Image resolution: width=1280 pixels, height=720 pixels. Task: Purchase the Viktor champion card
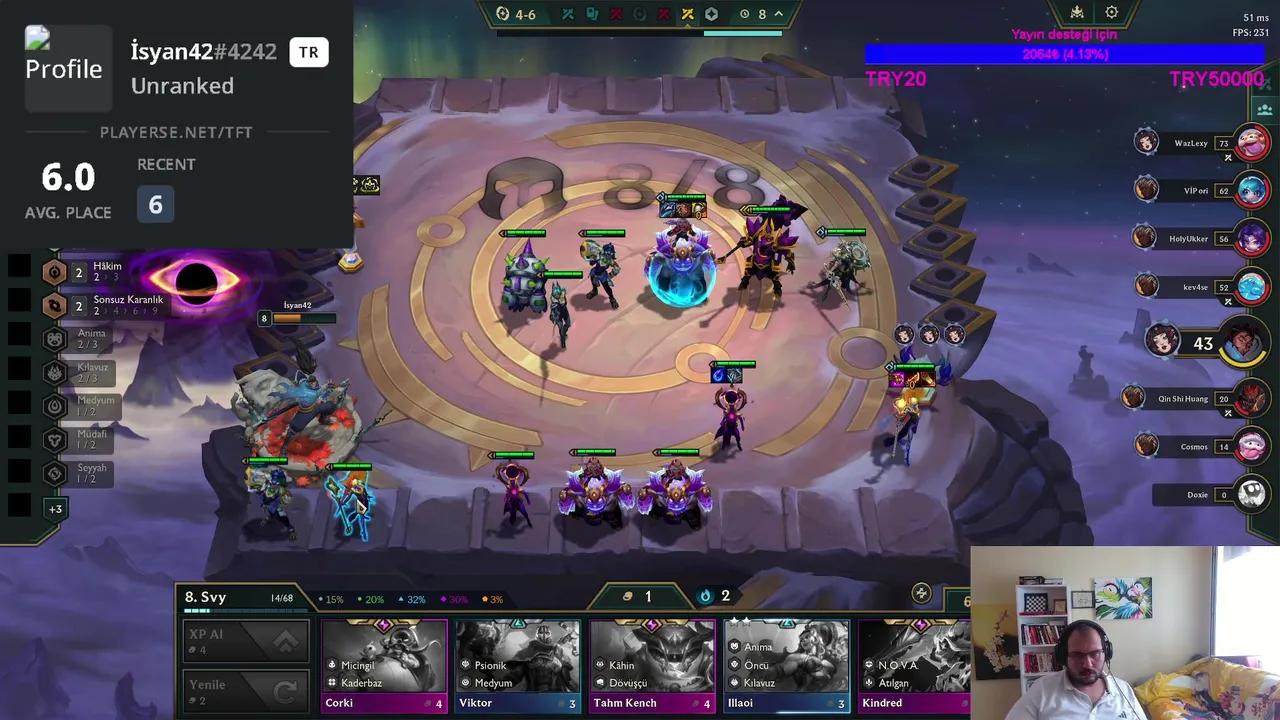coord(518,665)
